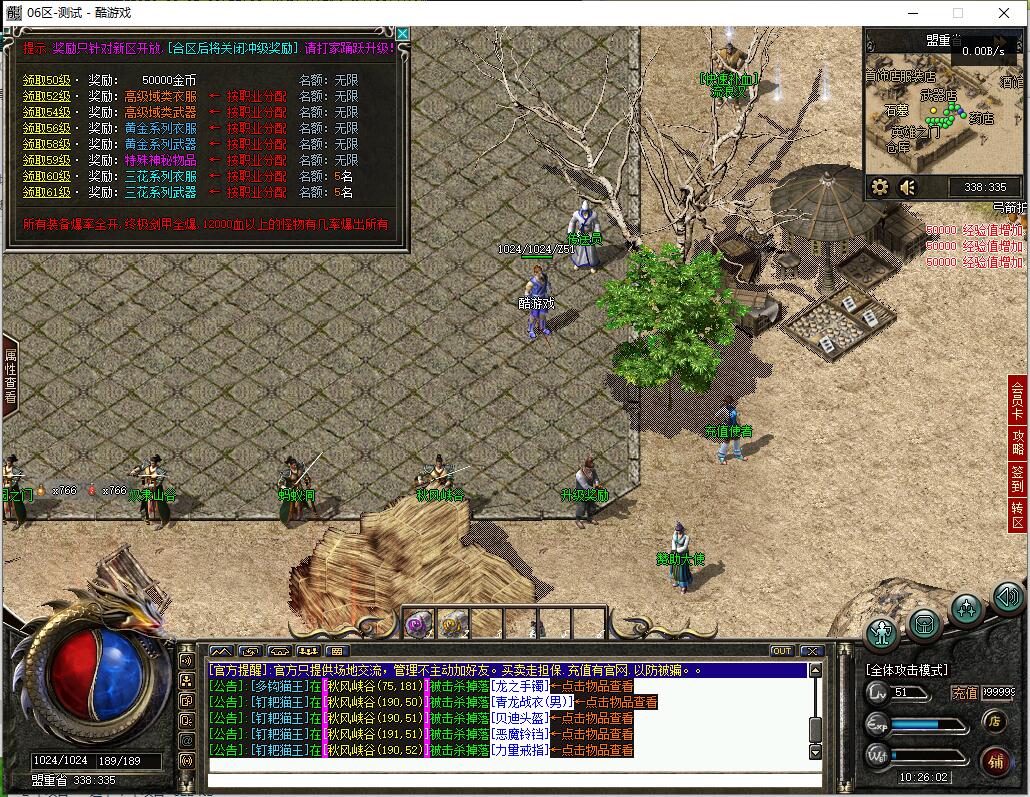
Task: Open the 属性查看 attribute side tab
Action: [x=10, y=375]
